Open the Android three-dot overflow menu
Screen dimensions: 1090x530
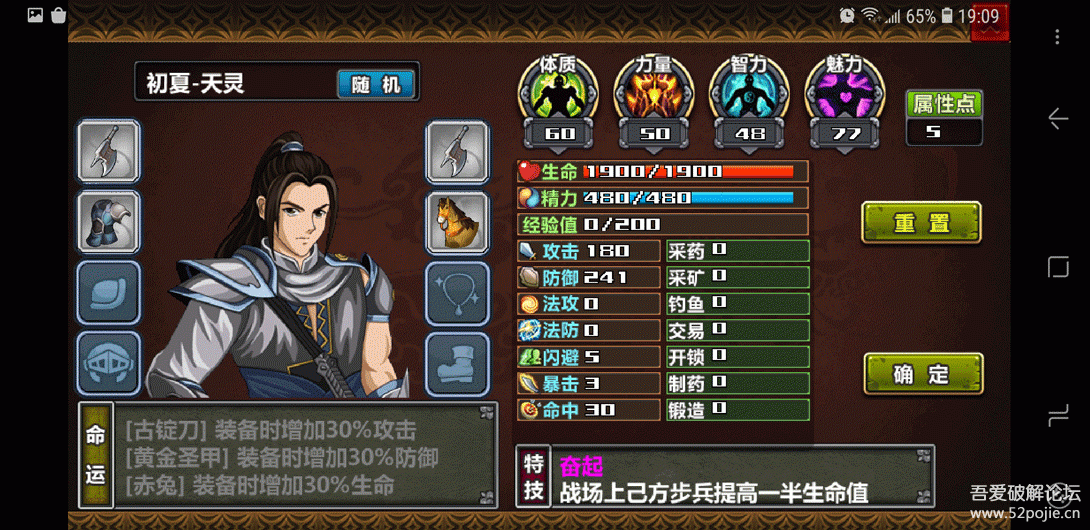pos(1057,37)
